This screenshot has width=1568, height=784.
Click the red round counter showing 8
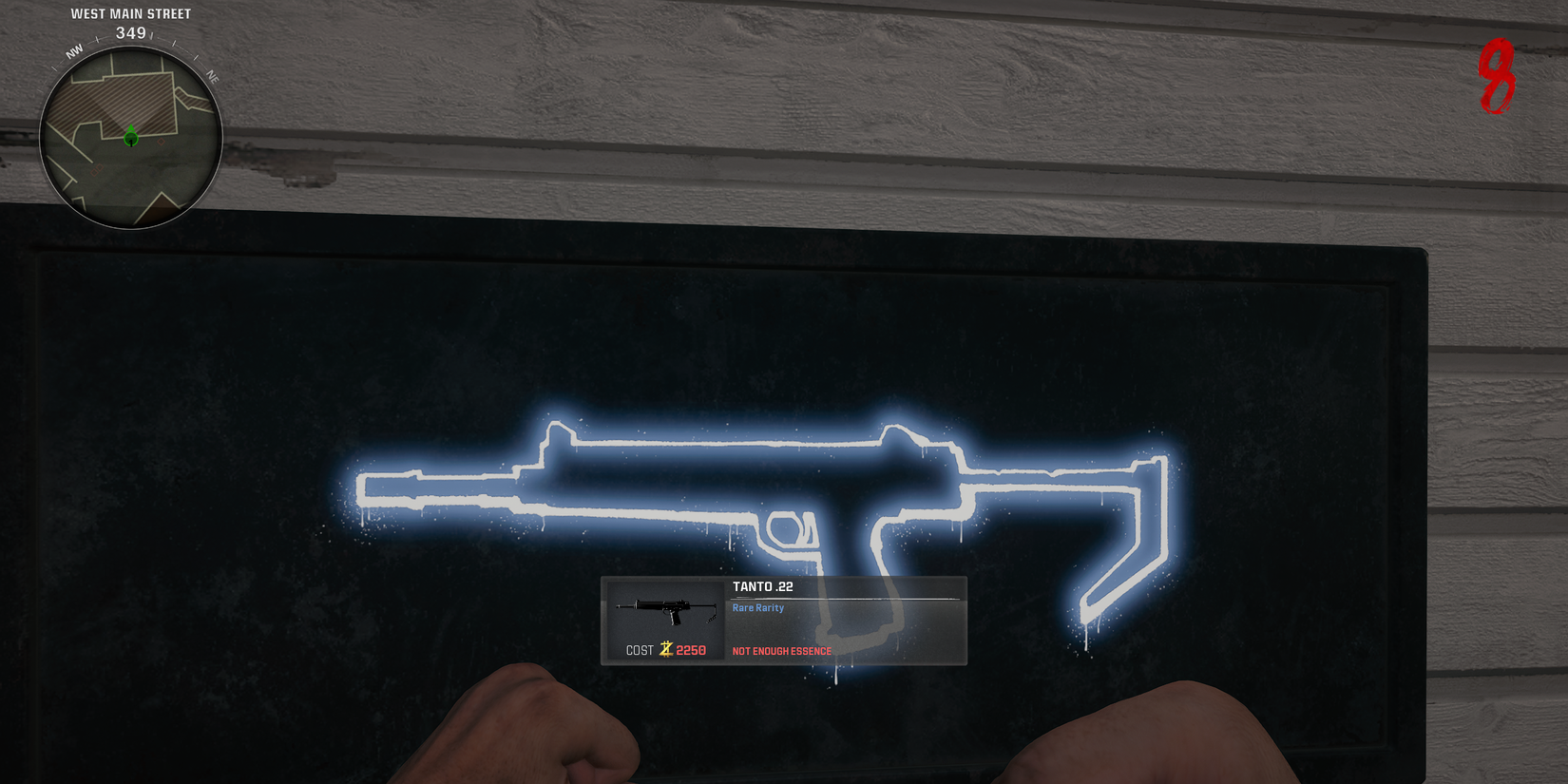[1499, 78]
